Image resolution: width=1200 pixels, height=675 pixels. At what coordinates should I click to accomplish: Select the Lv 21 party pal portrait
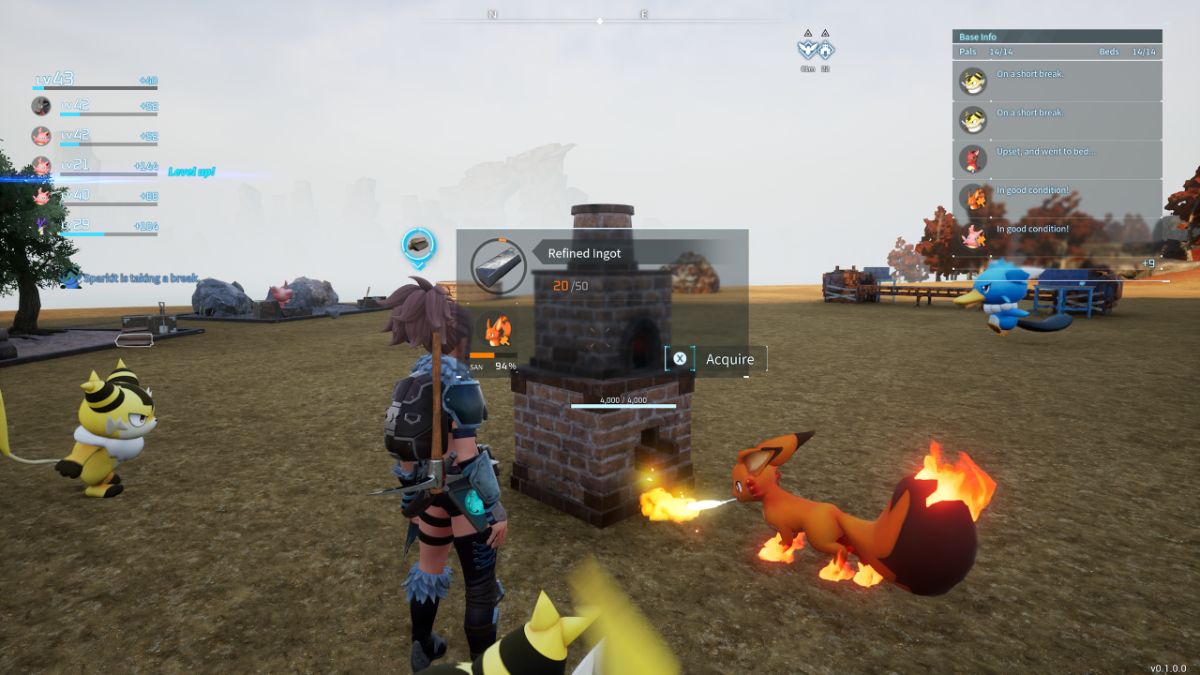(x=41, y=166)
